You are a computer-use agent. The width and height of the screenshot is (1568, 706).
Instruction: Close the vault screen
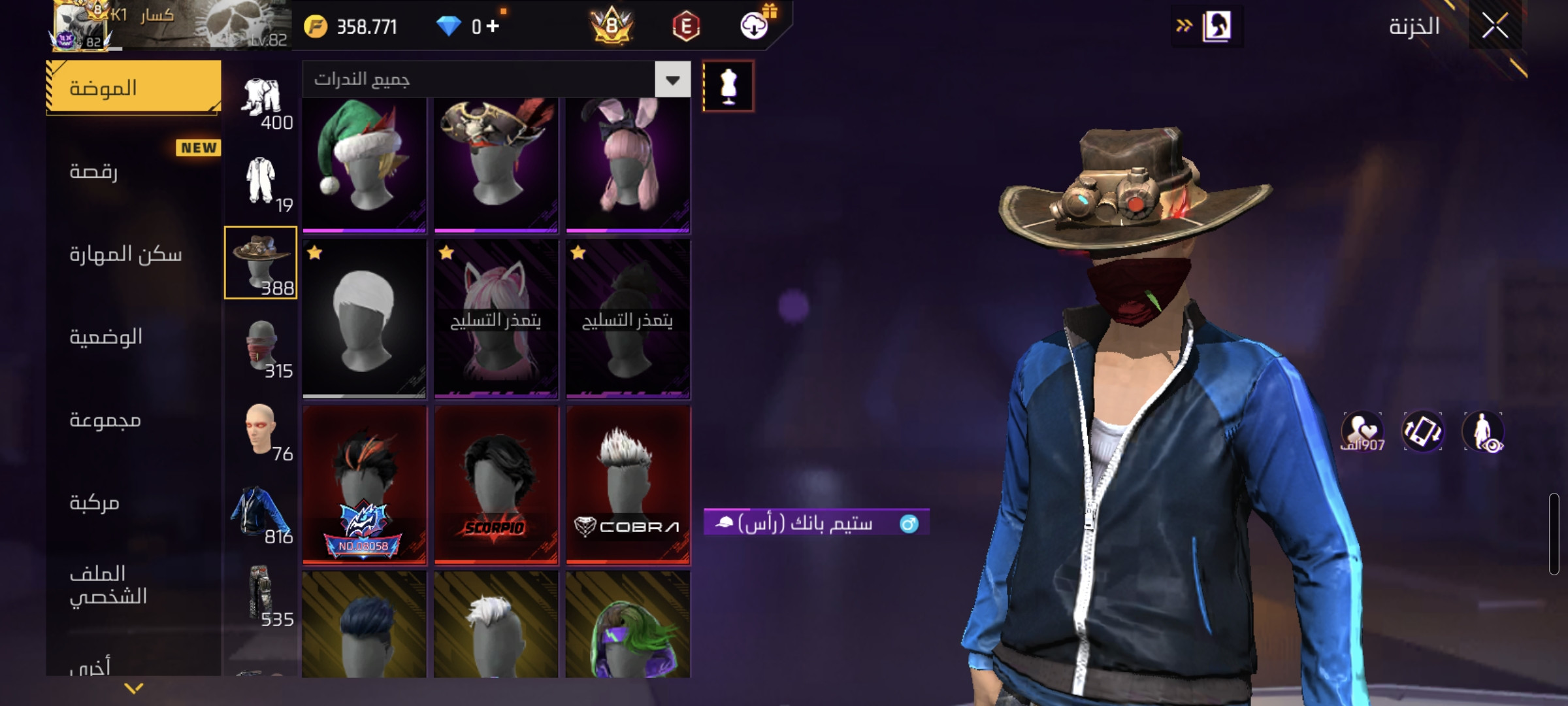(x=1495, y=26)
